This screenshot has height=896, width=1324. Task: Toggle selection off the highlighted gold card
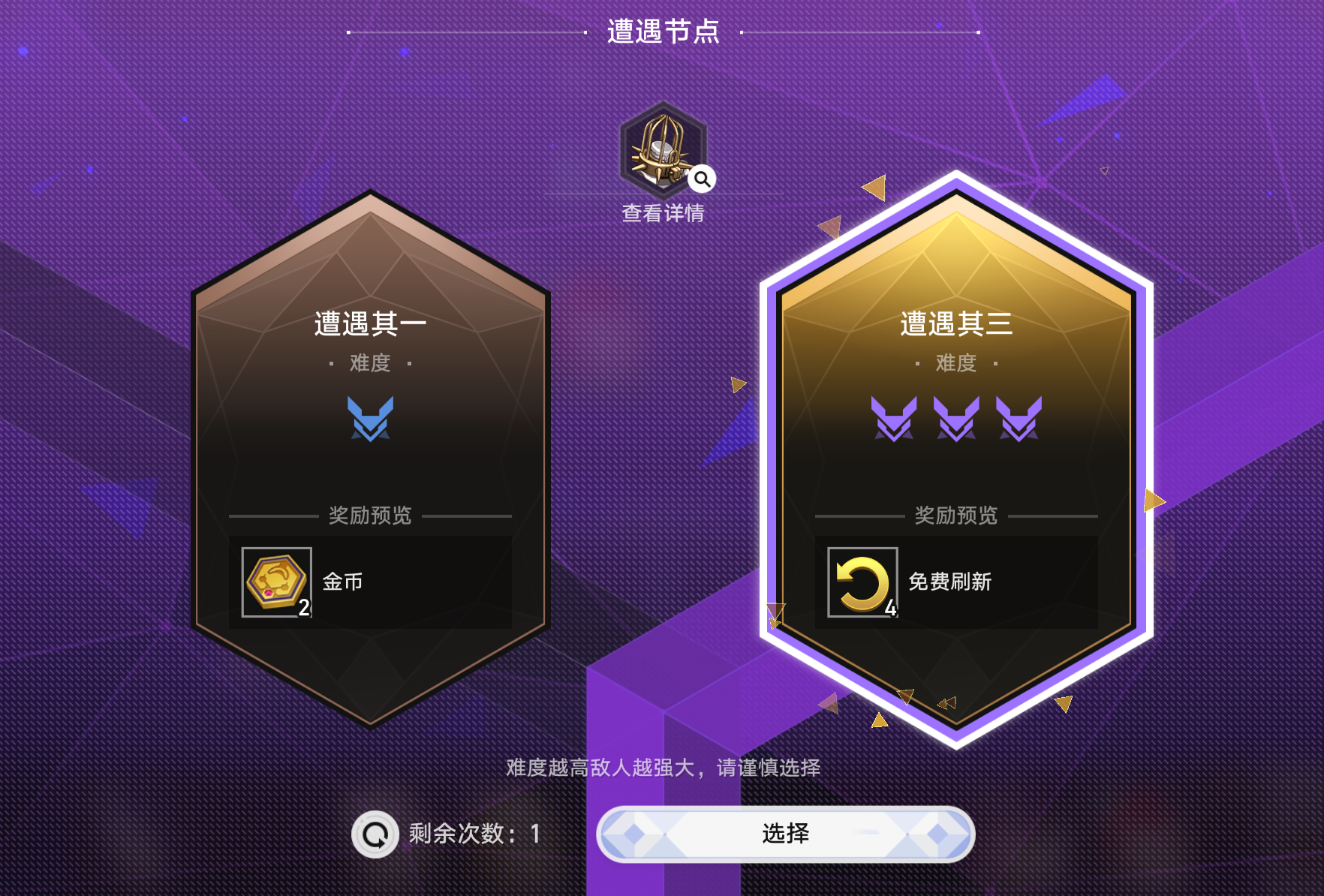click(x=956, y=465)
